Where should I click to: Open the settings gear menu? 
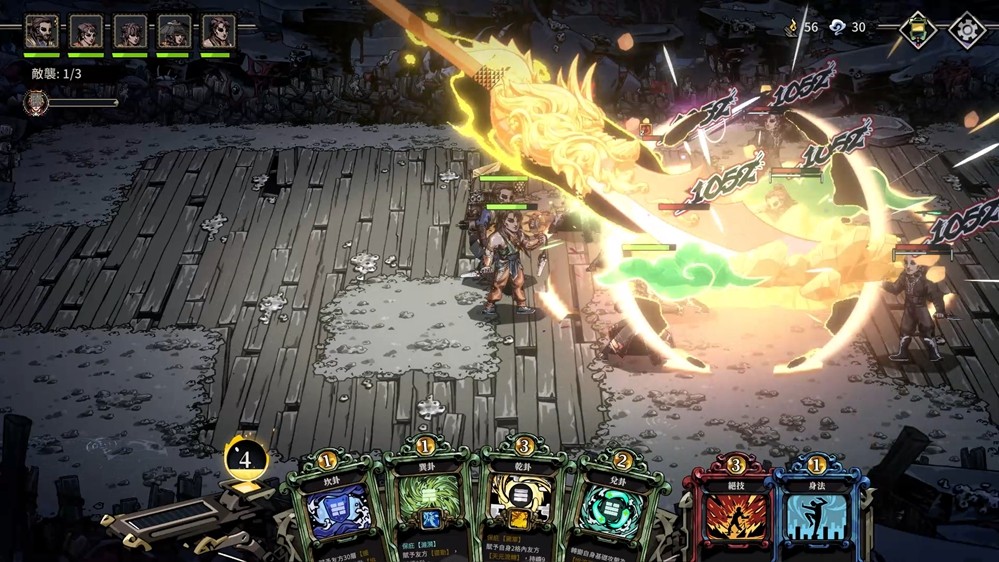pyautogui.click(x=966, y=30)
